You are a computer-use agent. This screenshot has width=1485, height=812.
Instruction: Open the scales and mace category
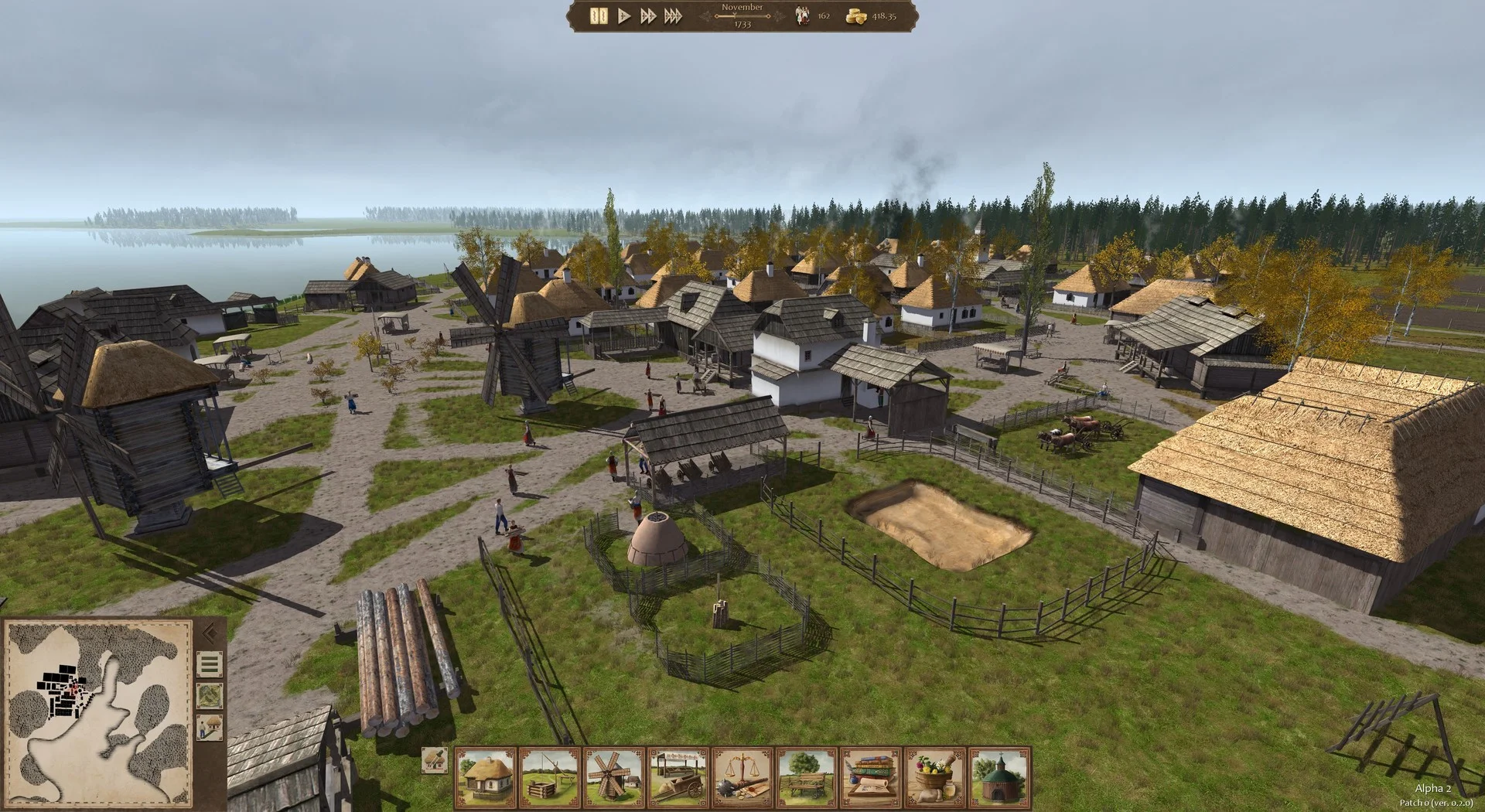pos(742,776)
